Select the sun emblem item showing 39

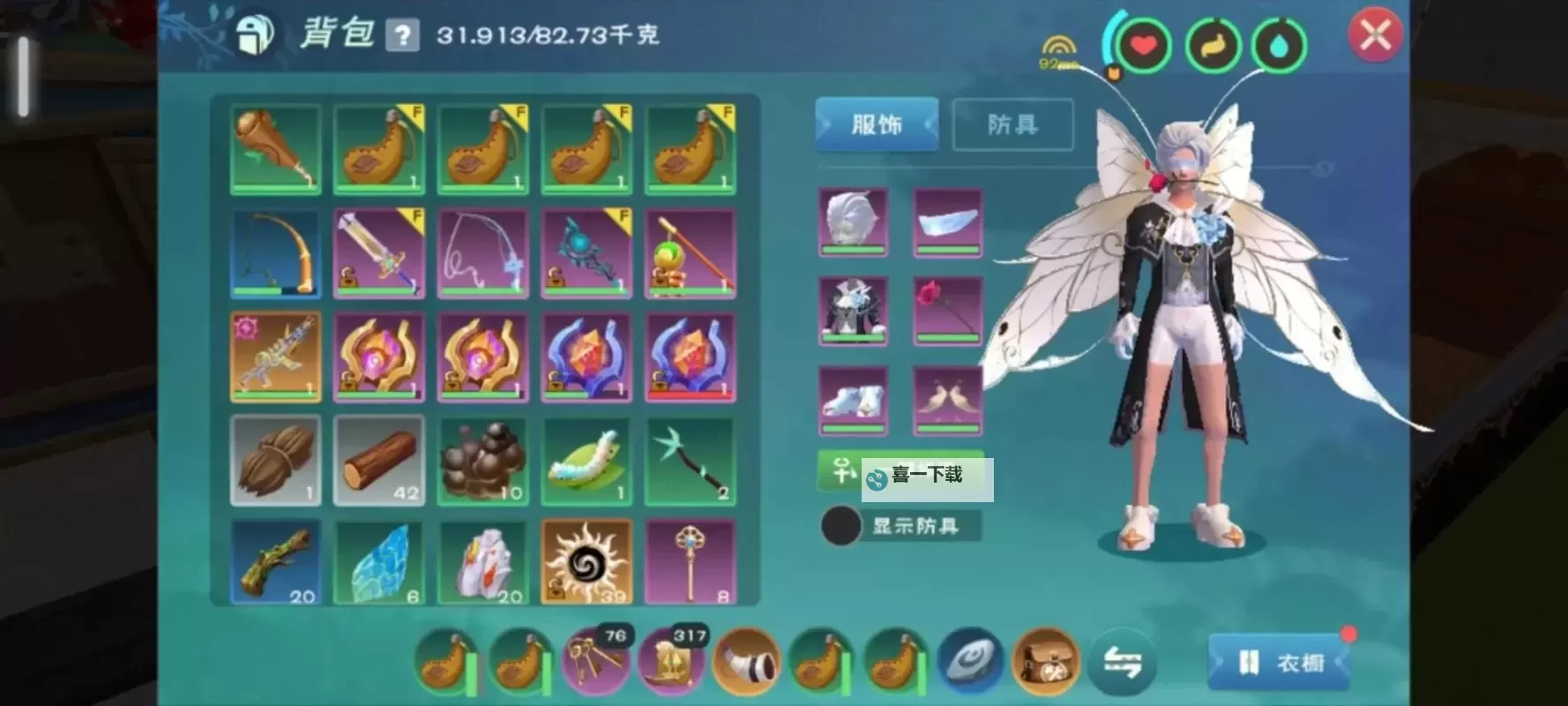click(x=586, y=561)
